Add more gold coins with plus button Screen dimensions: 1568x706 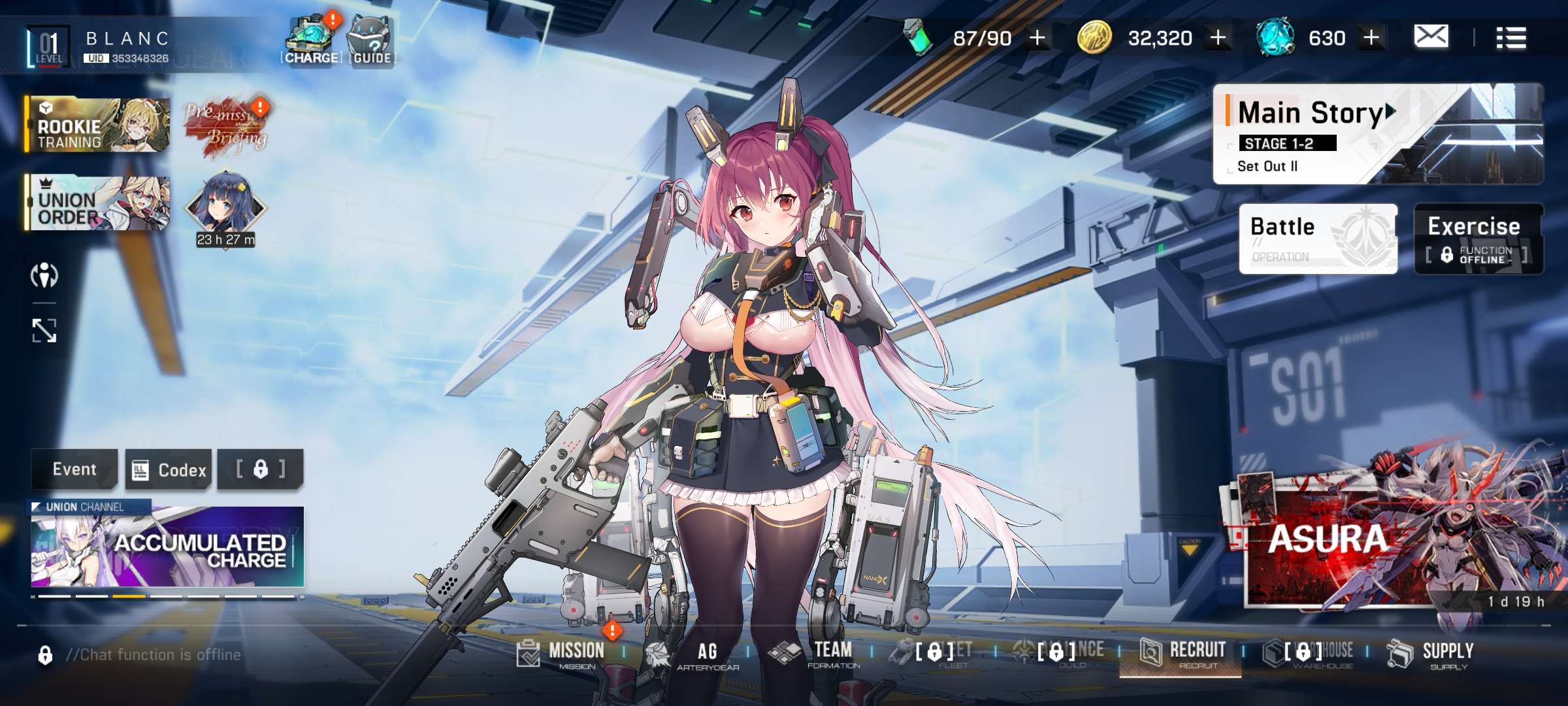point(1218,38)
